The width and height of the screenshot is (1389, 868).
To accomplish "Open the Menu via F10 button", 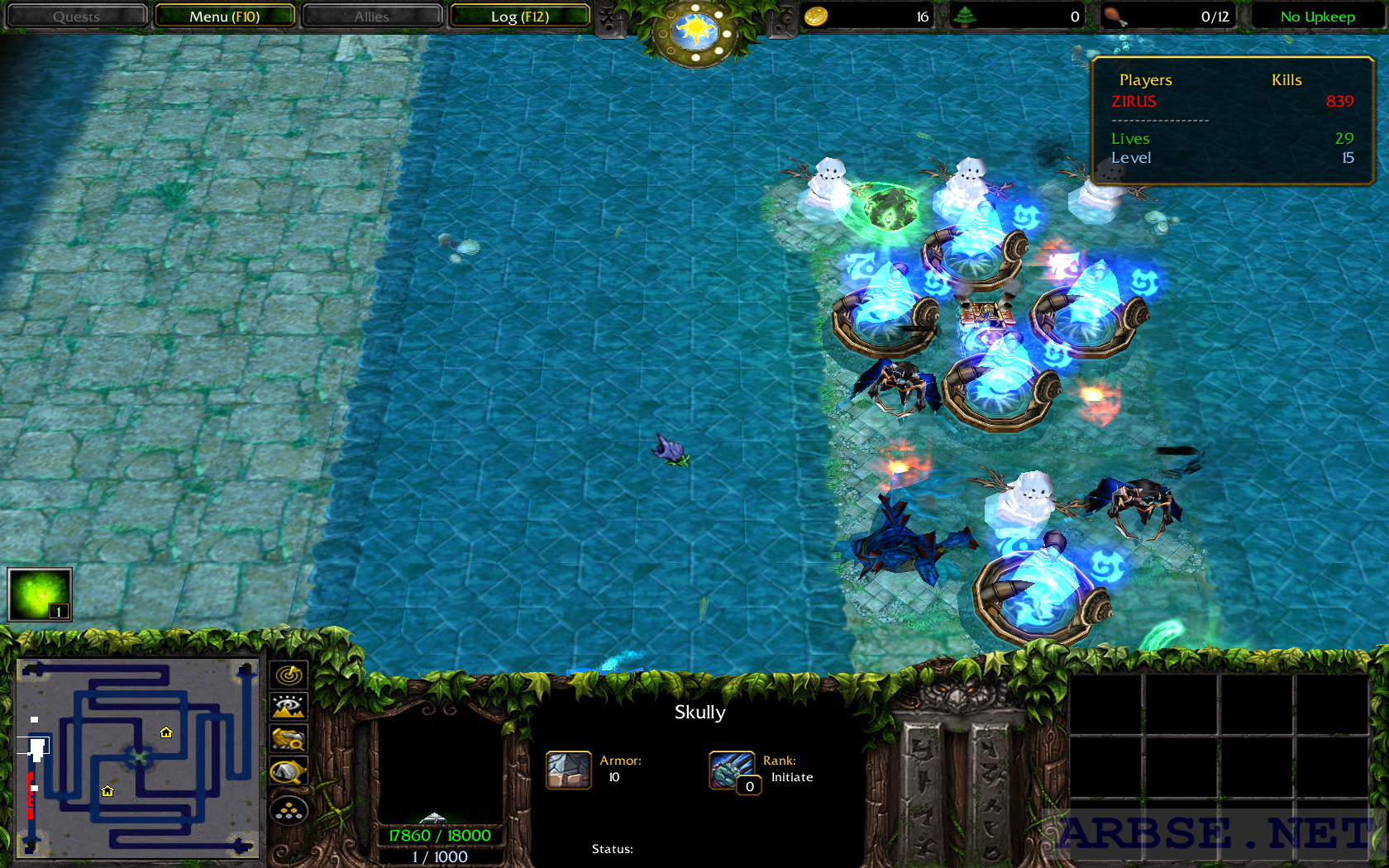I will [x=226, y=15].
